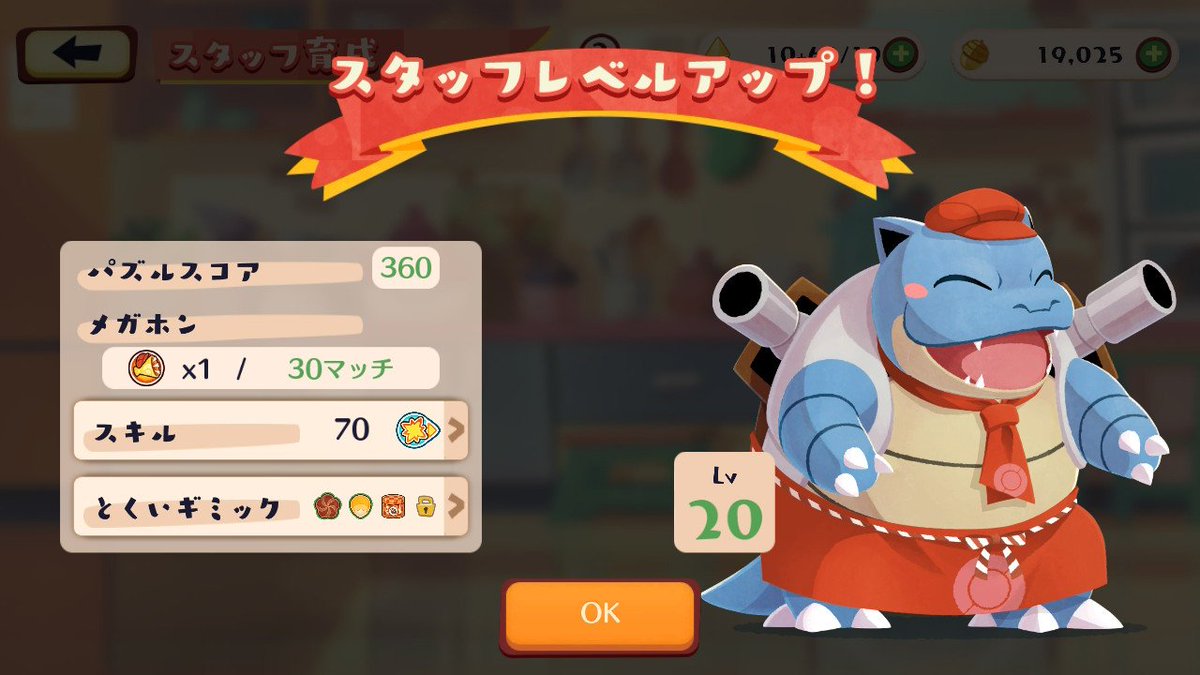Go back with the arrow button

(76, 55)
